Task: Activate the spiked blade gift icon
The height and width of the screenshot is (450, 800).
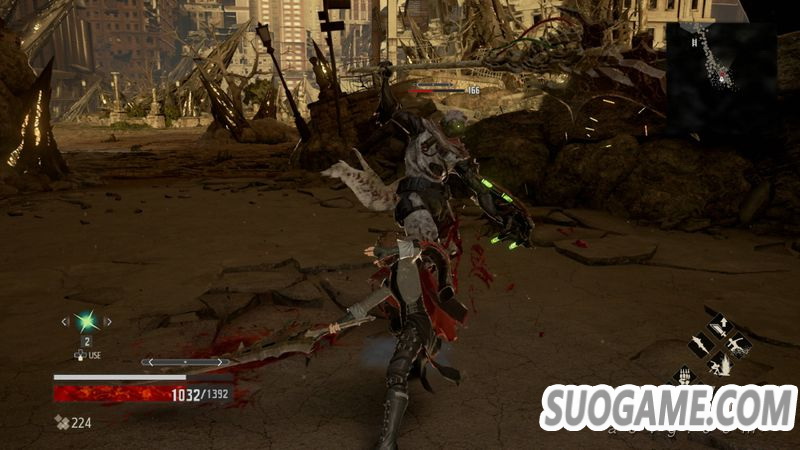Action: point(701,345)
